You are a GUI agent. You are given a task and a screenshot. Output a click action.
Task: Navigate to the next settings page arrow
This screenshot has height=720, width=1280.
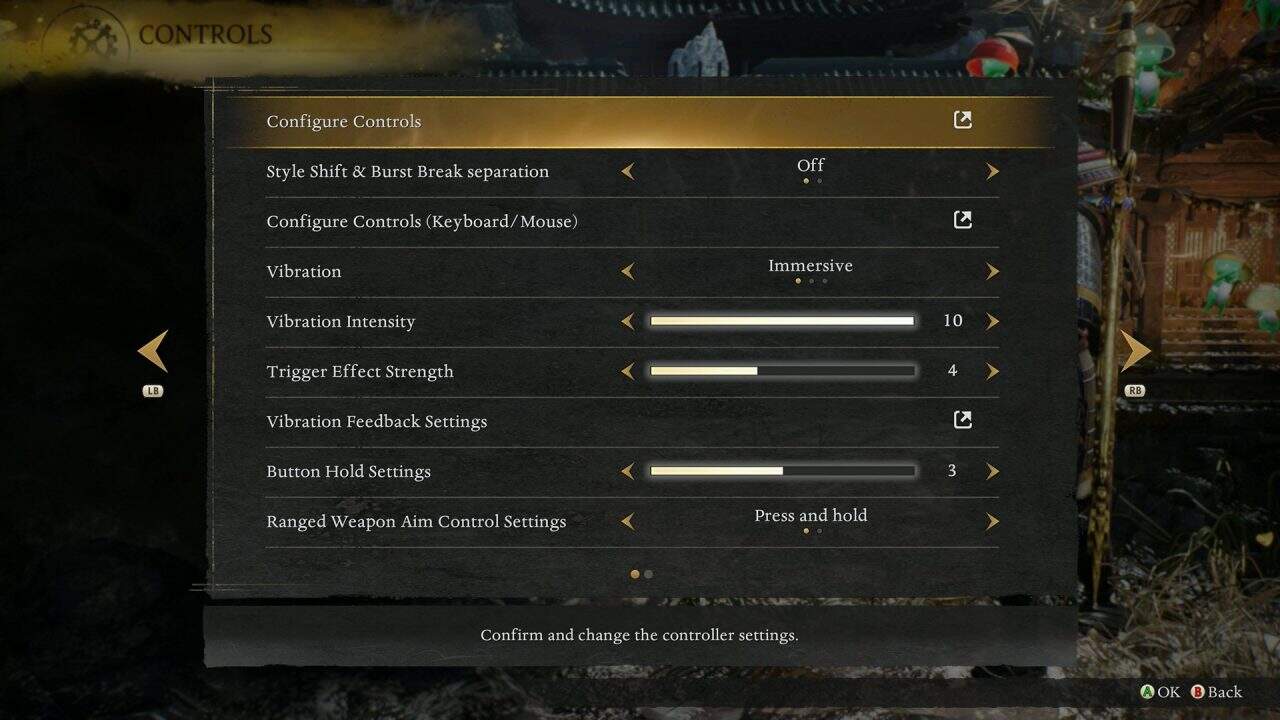pos(1135,351)
